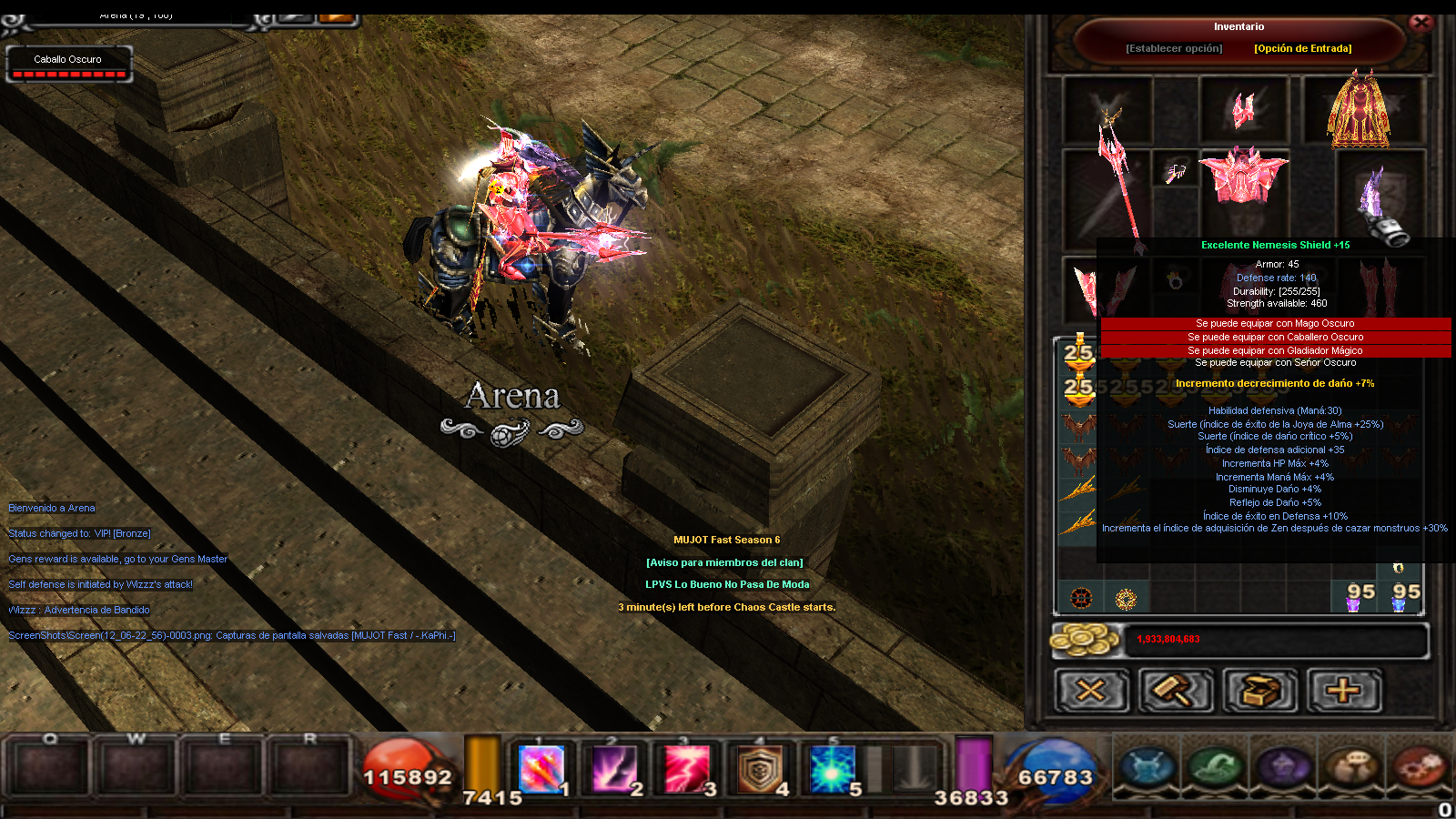Click the plus expand inventory button
Image resolution: width=1456 pixels, height=819 pixels.
[x=1344, y=692]
